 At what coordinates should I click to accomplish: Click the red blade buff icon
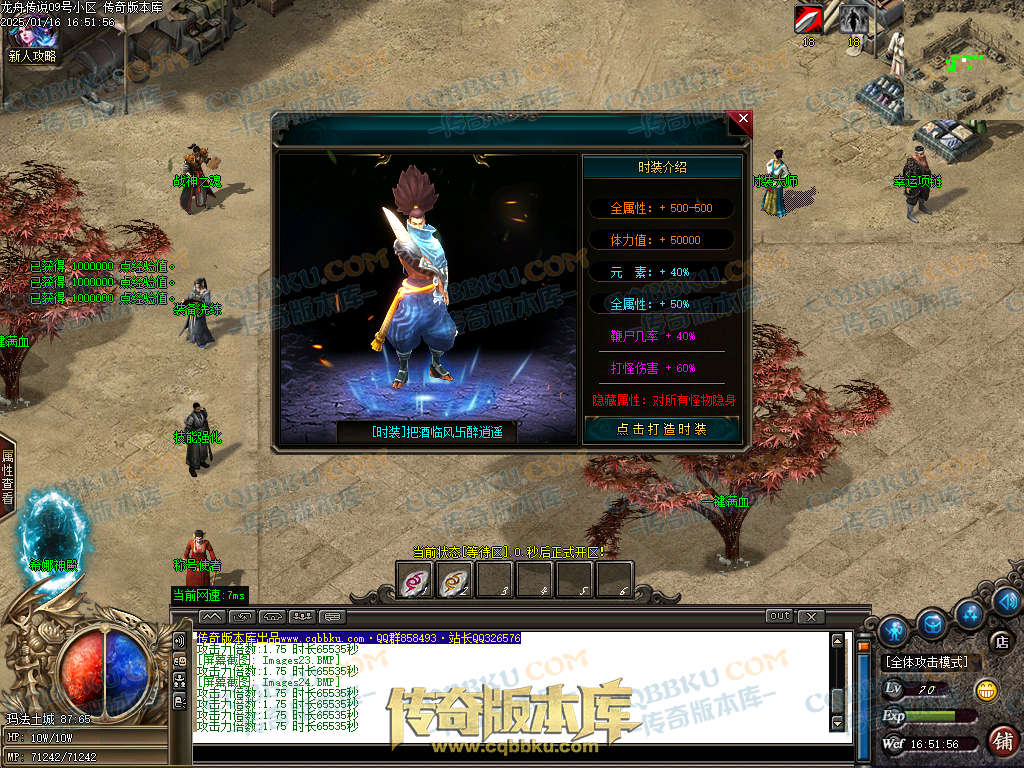pyautogui.click(x=808, y=19)
